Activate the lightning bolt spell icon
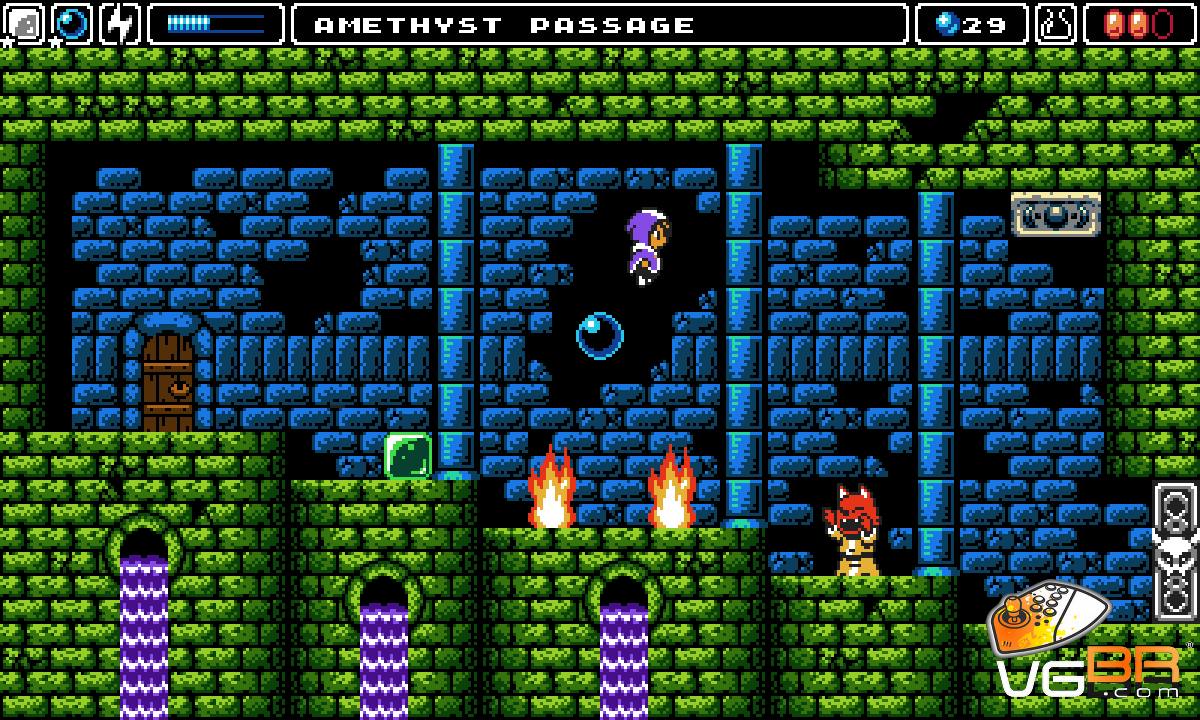 pyautogui.click(x=120, y=24)
